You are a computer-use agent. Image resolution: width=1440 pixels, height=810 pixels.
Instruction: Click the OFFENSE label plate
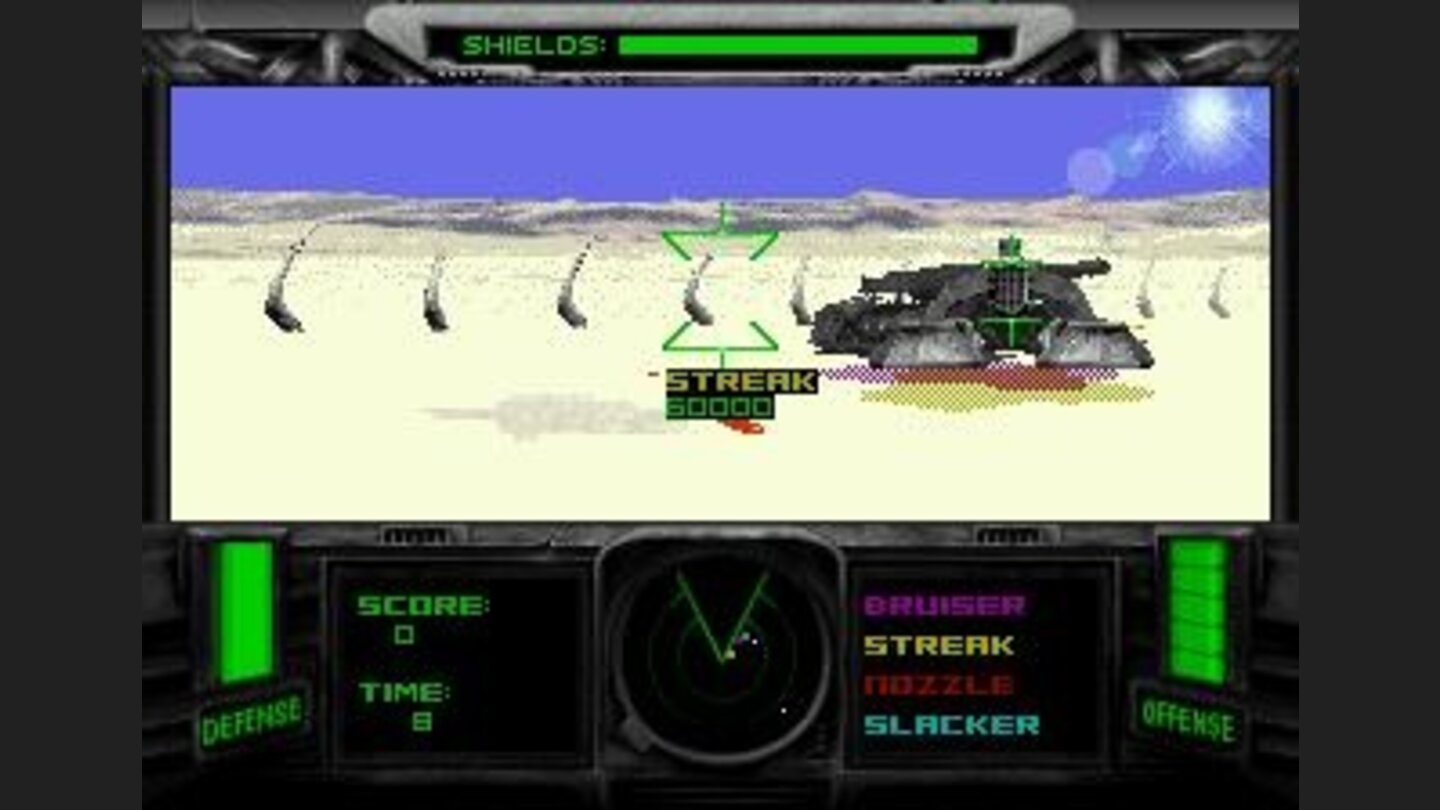[x=1189, y=718]
